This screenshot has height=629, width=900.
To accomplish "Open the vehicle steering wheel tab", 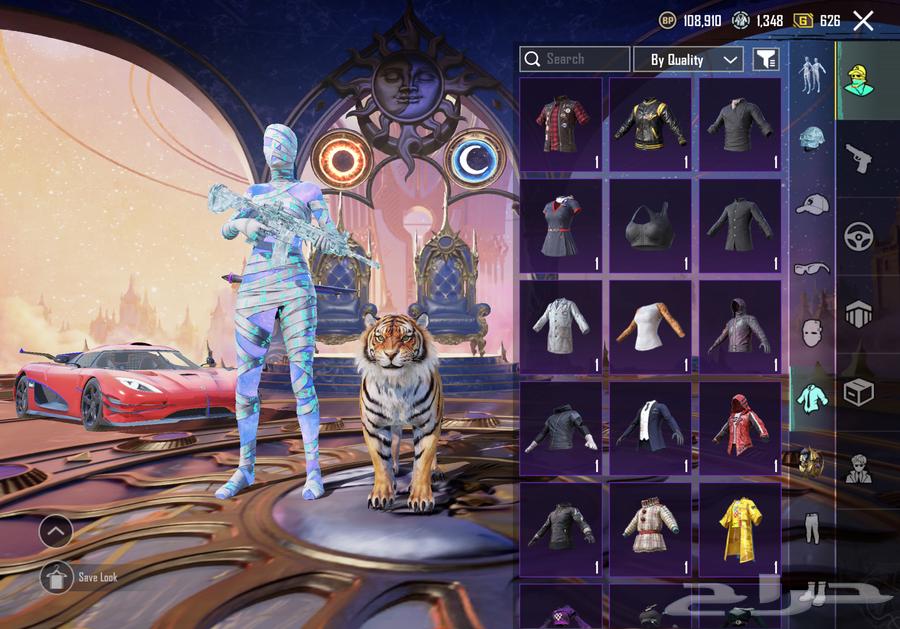I will point(859,236).
